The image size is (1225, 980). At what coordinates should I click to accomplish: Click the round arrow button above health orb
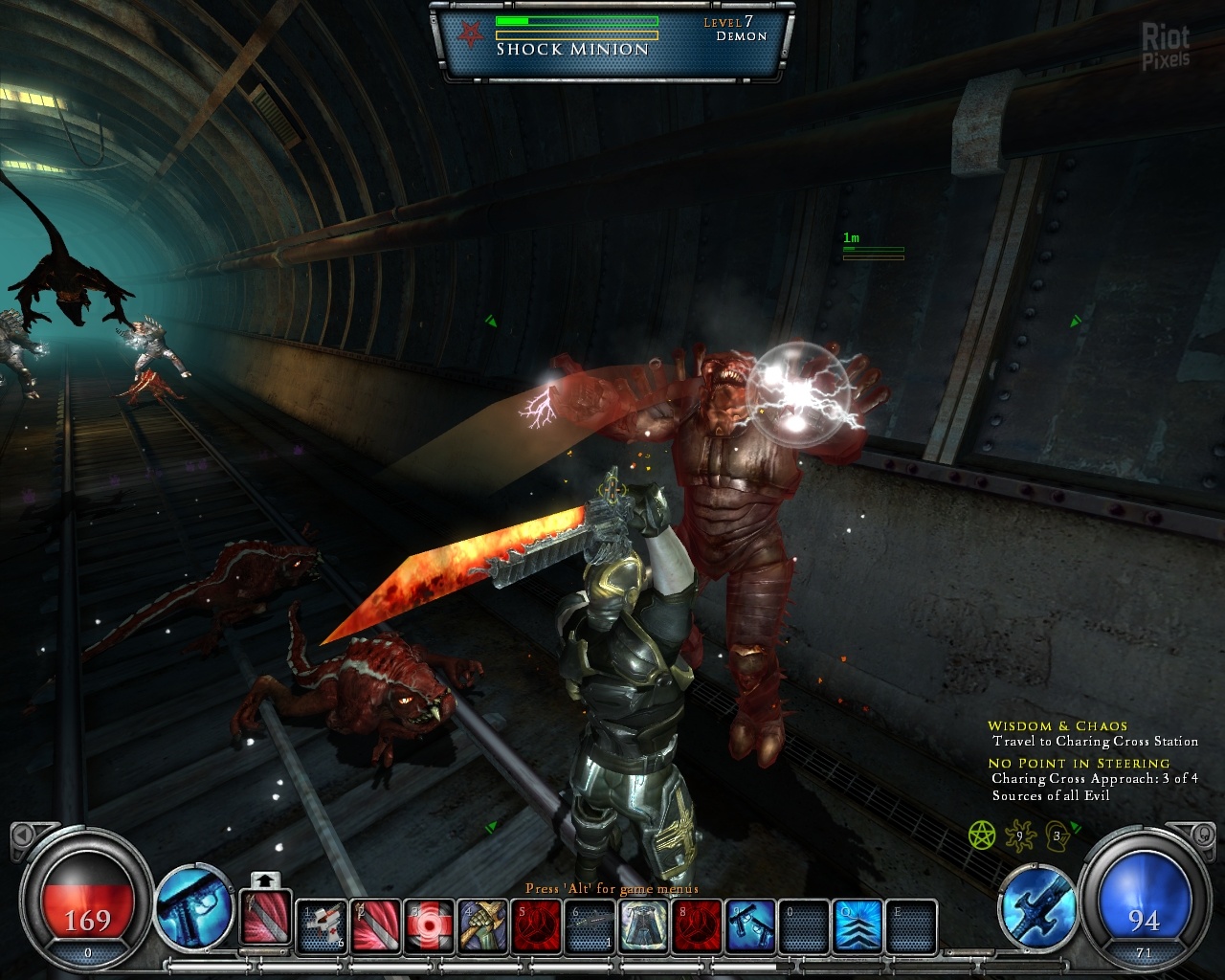23,835
